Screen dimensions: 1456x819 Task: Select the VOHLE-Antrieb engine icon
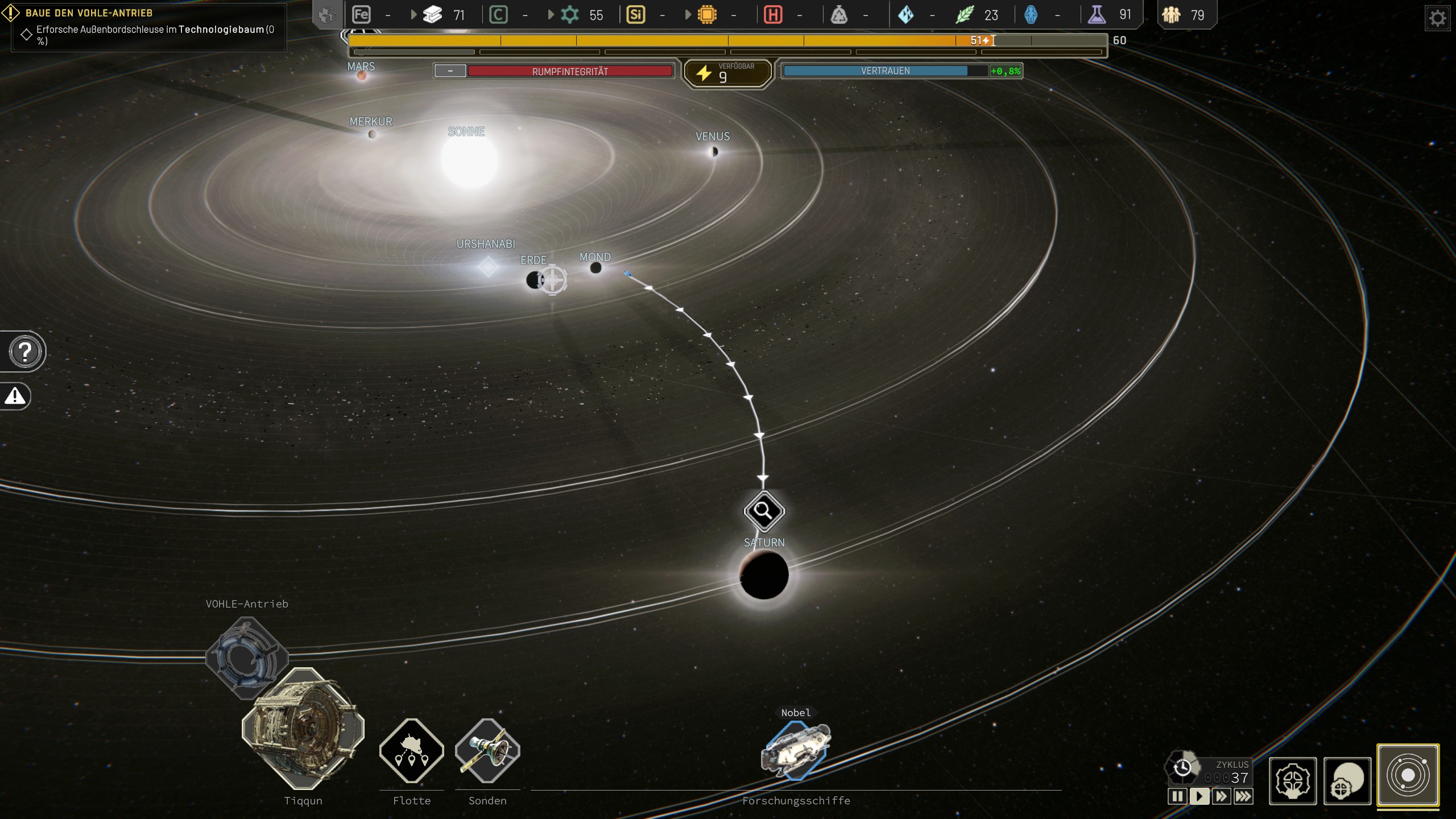click(246, 657)
